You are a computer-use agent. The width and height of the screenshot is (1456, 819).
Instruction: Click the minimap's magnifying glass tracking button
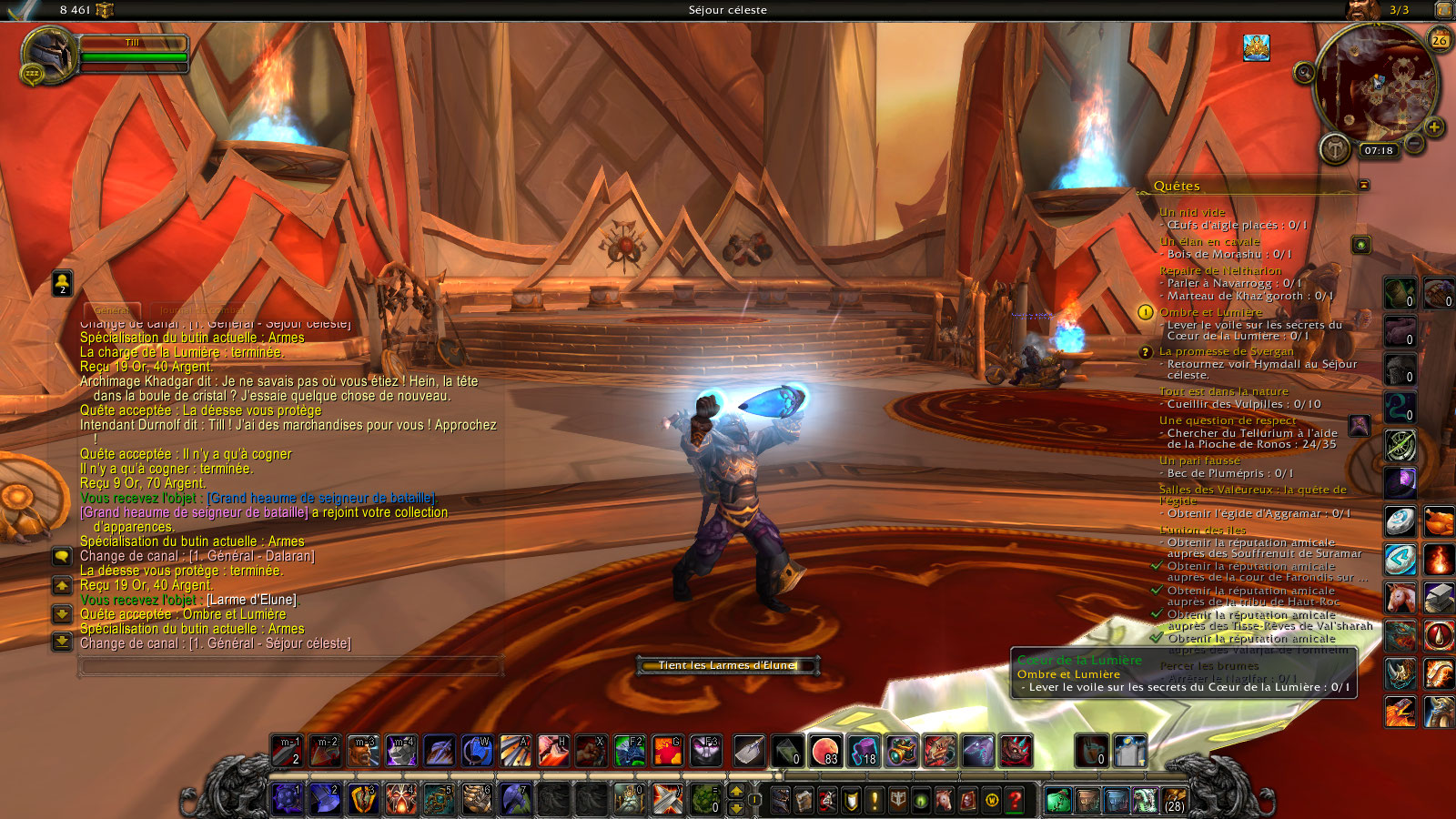1304,73
